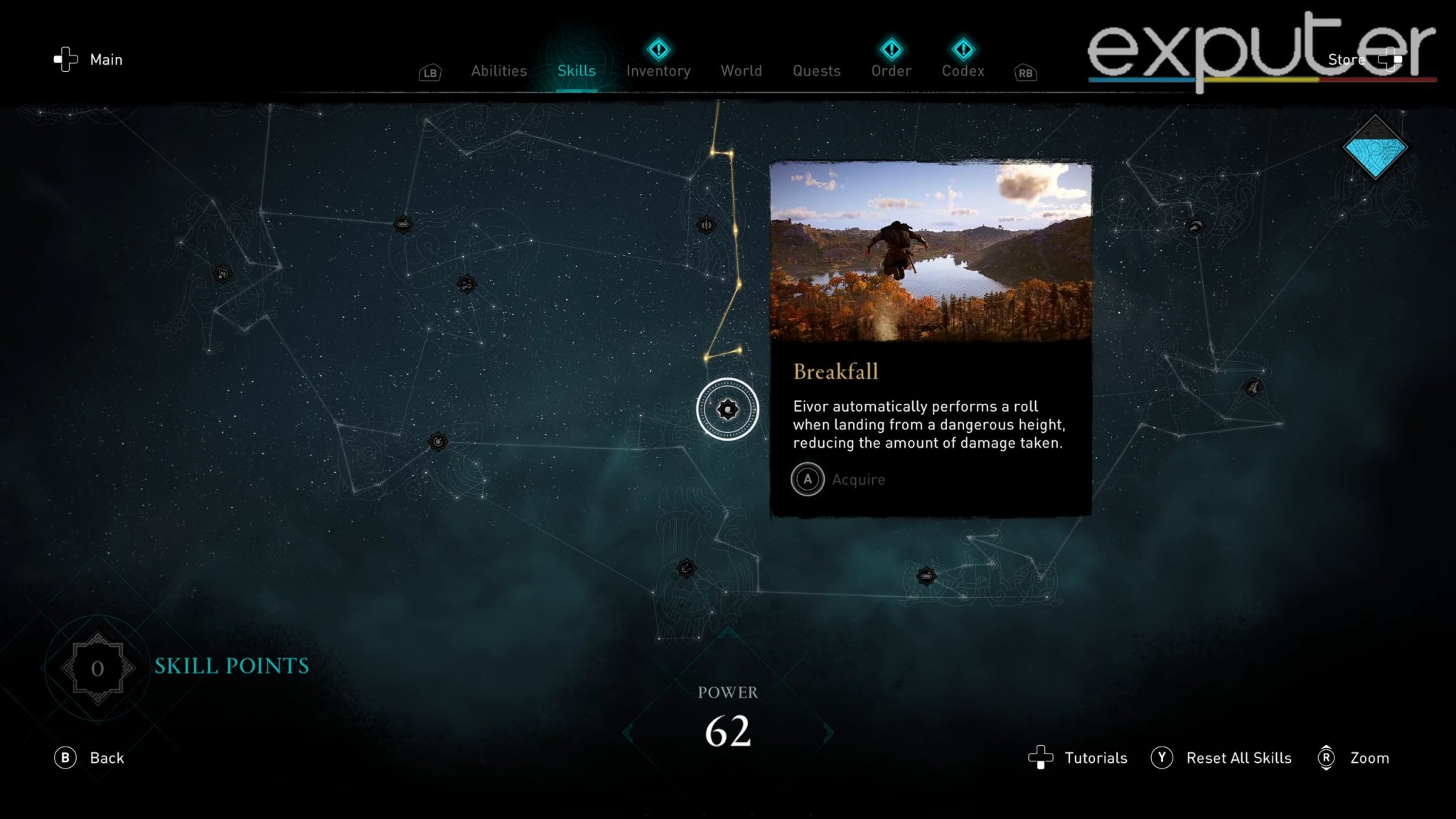The image size is (1456, 819).
Task: Select the Breakfall skill node
Action: pos(727,409)
